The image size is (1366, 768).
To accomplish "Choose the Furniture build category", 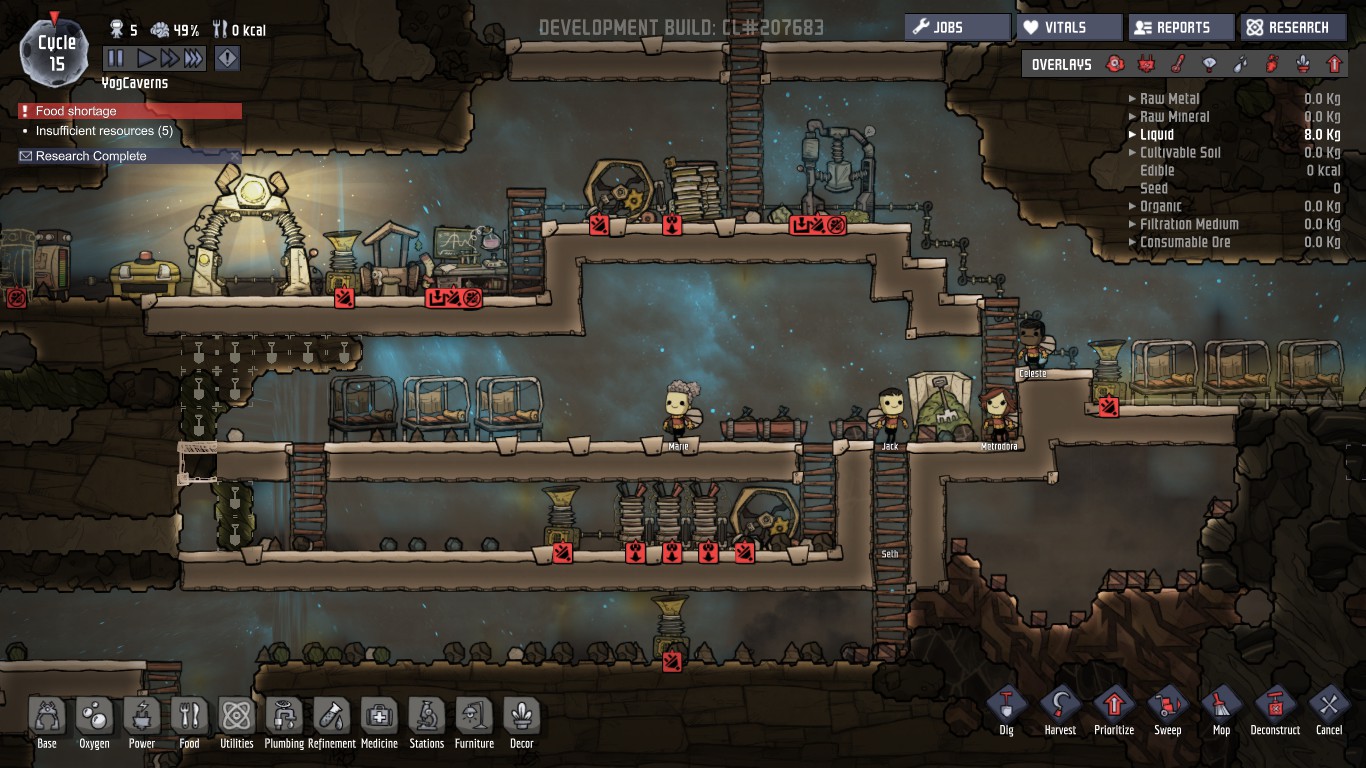I will (474, 722).
